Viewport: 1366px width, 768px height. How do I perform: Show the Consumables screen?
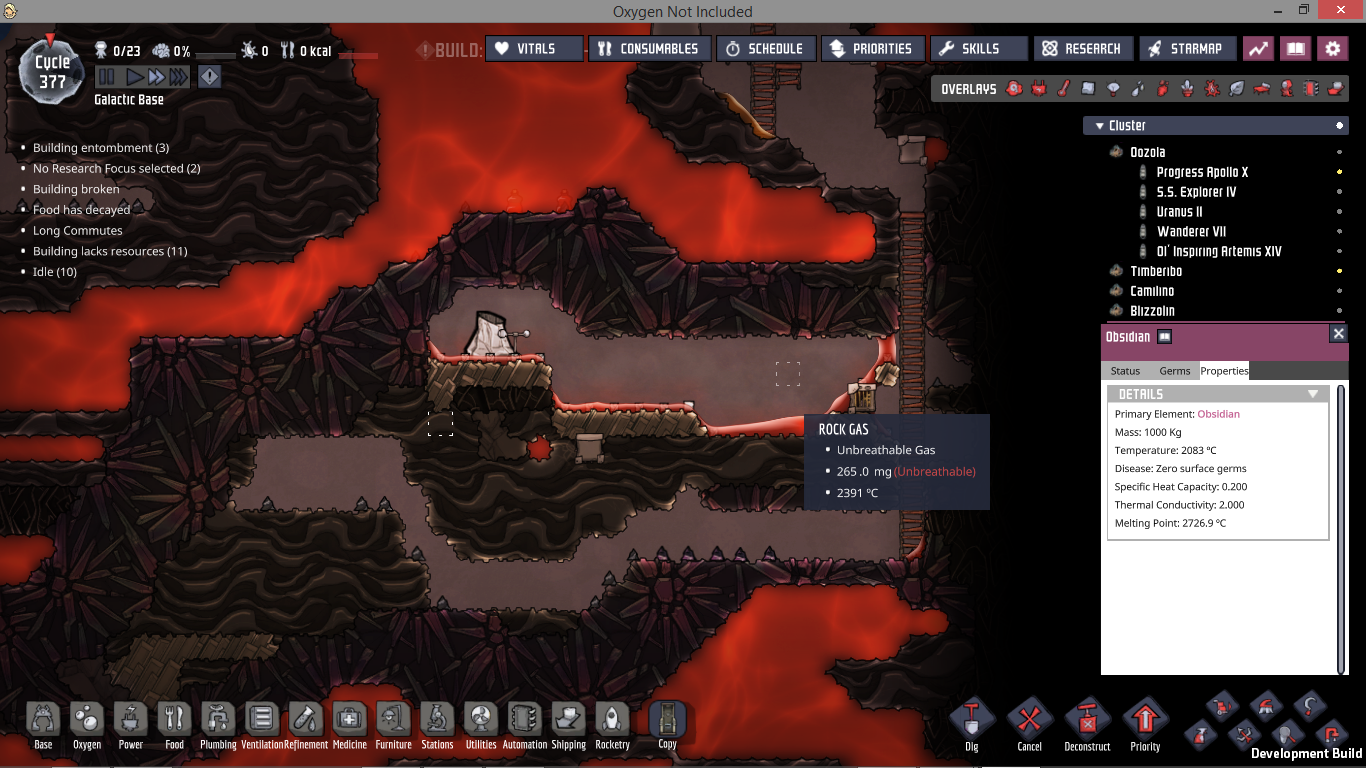tap(650, 48)
